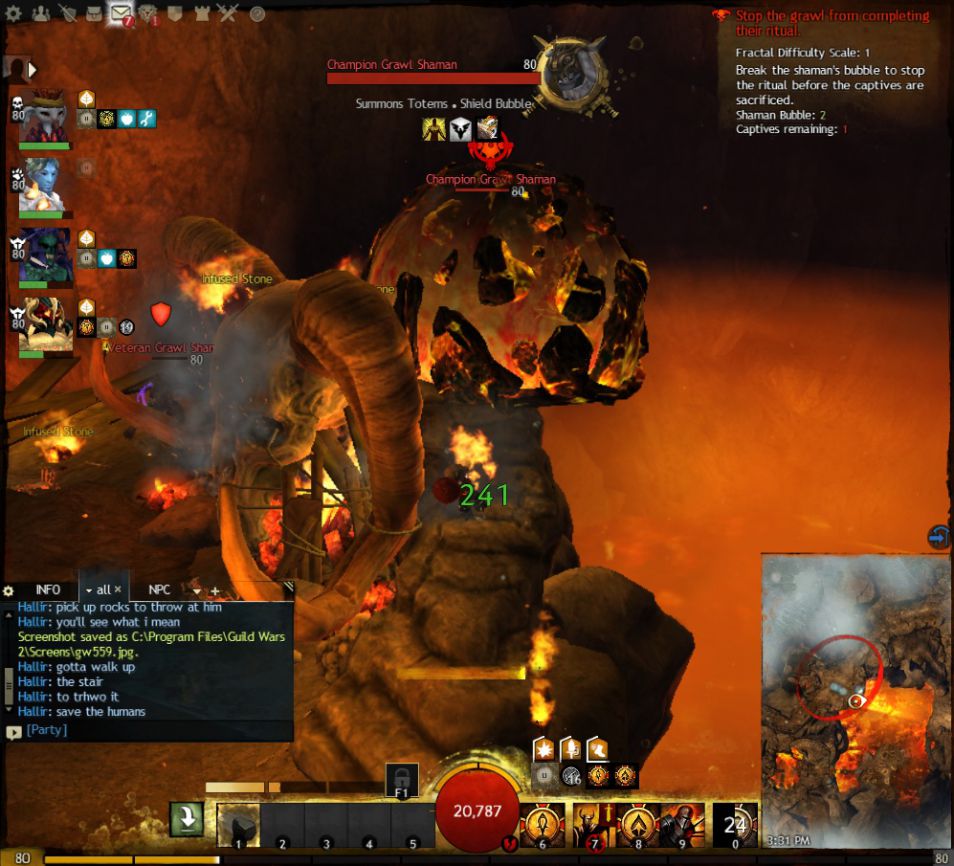Image resolution: width=954 pixels, height=866 pixels.
Task: Open the crossed swords PvP panel
Action: click(228, 14)
